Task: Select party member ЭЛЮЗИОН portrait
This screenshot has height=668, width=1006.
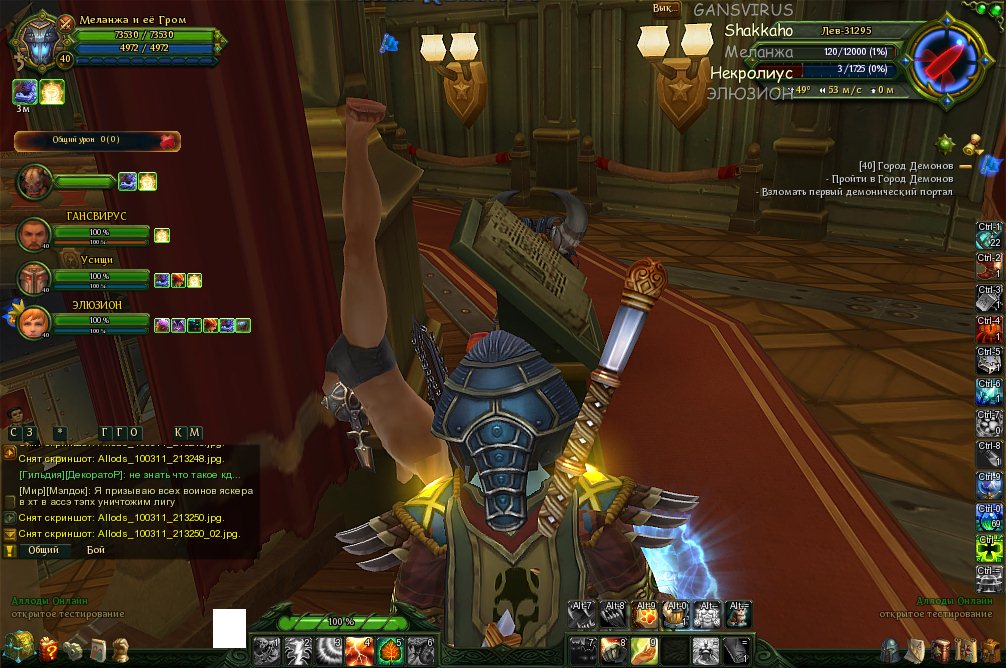Action: 34,322
